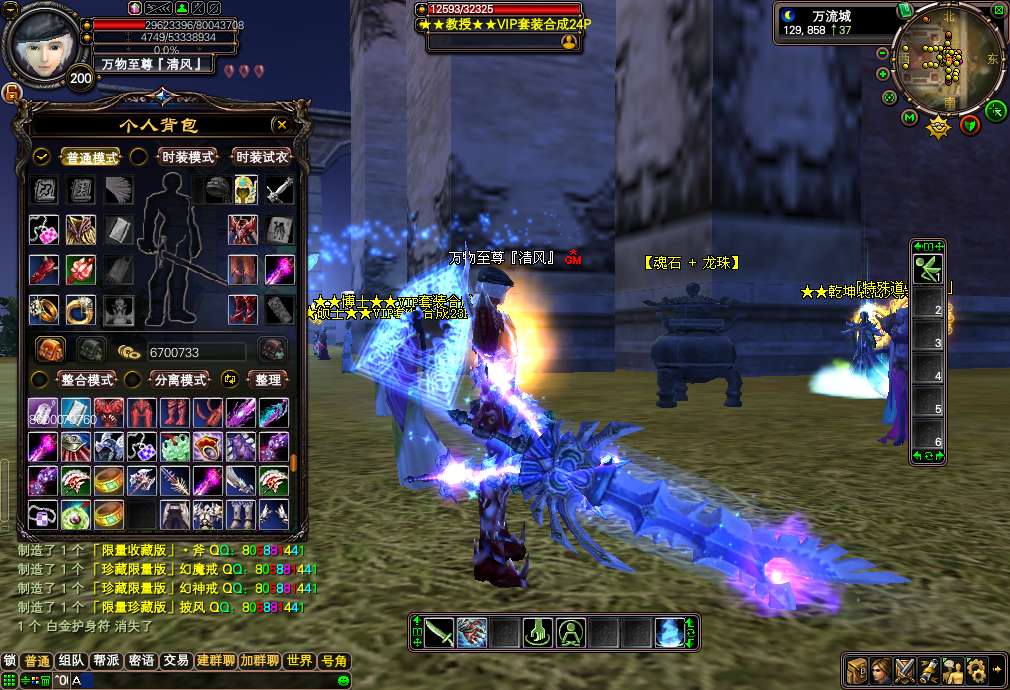
Task: Open the 帮派 chat channel
Action: pos(106,661)
